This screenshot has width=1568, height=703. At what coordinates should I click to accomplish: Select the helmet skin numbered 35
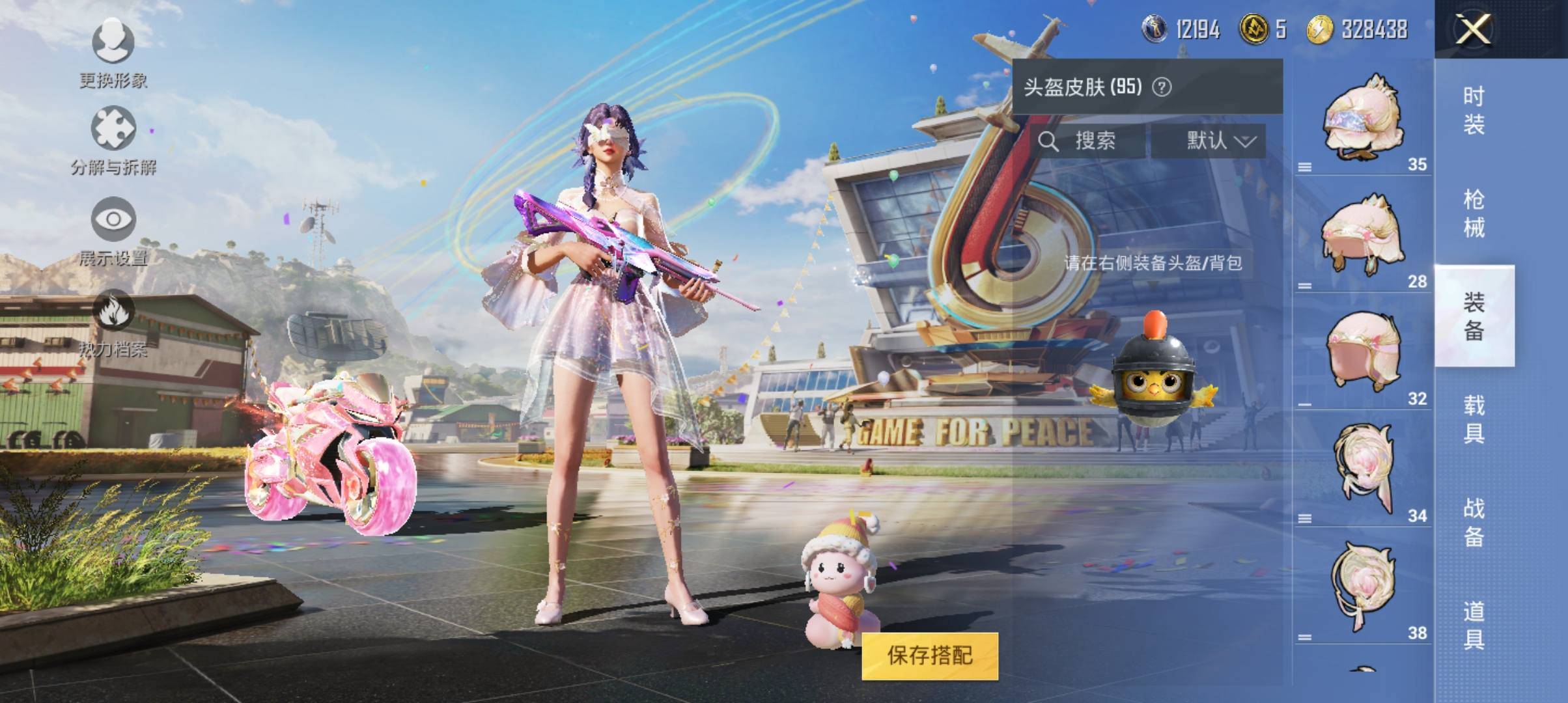click(1363, 120)
